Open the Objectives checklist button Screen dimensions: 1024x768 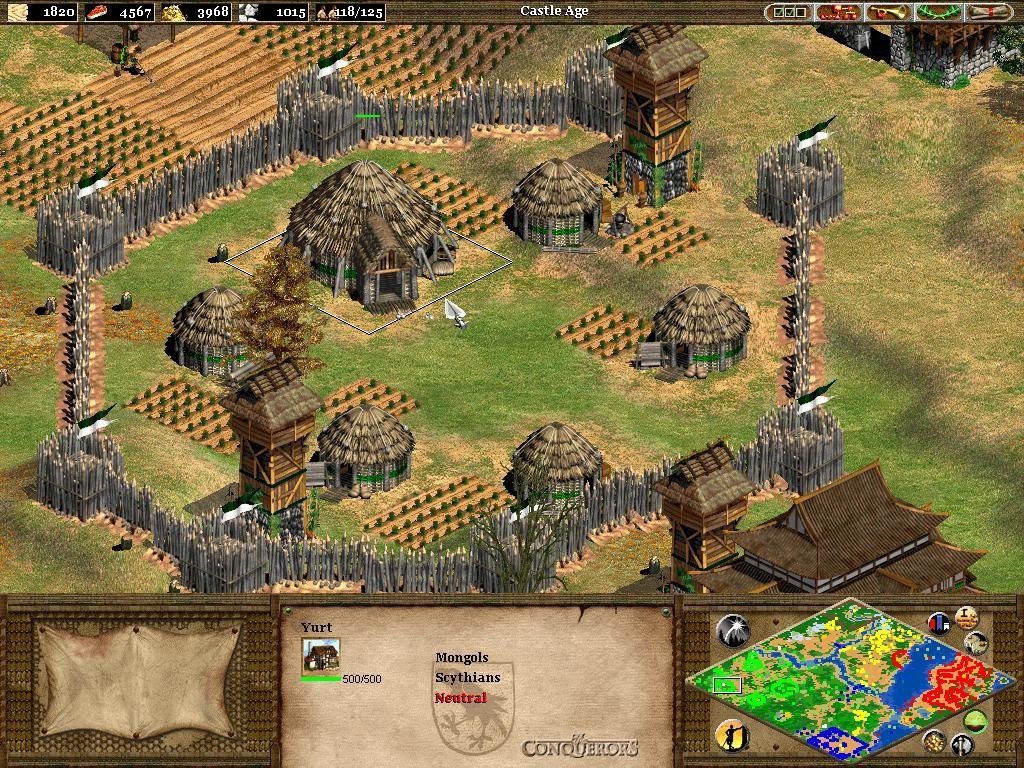tap(788, 12)
